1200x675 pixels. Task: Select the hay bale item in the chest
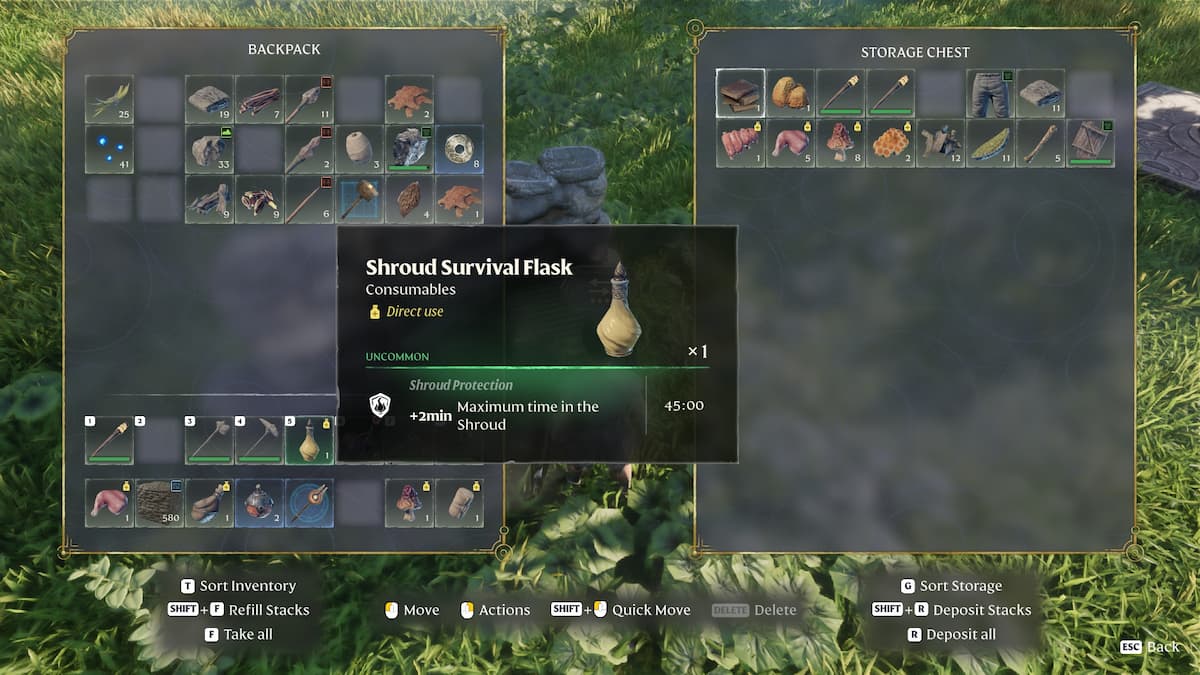click(791, 93)
